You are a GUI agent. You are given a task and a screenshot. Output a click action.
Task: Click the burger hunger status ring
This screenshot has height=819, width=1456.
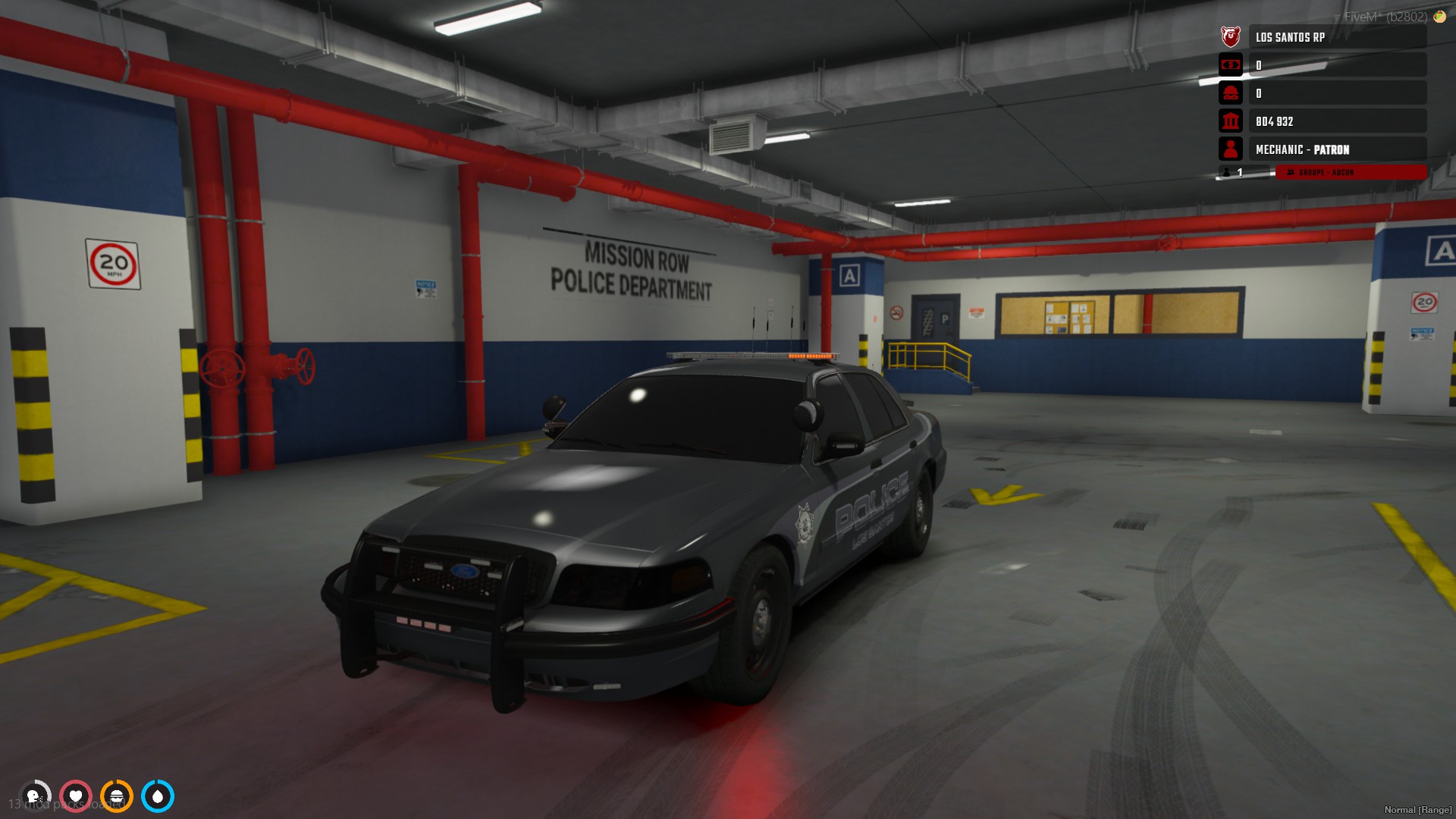pos(117,796)
